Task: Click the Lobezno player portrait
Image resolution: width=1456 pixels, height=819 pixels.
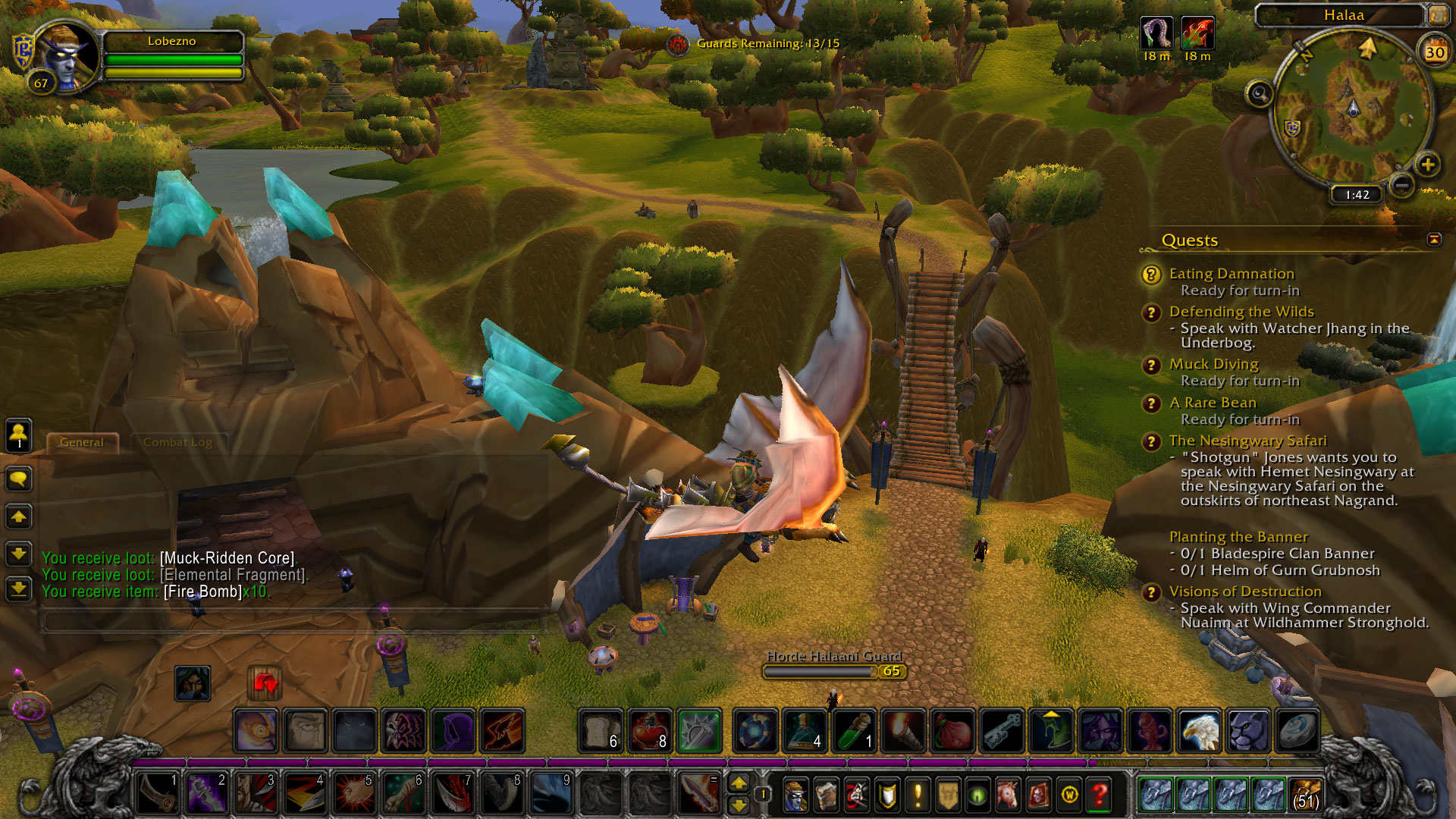Action: point(67,55)
